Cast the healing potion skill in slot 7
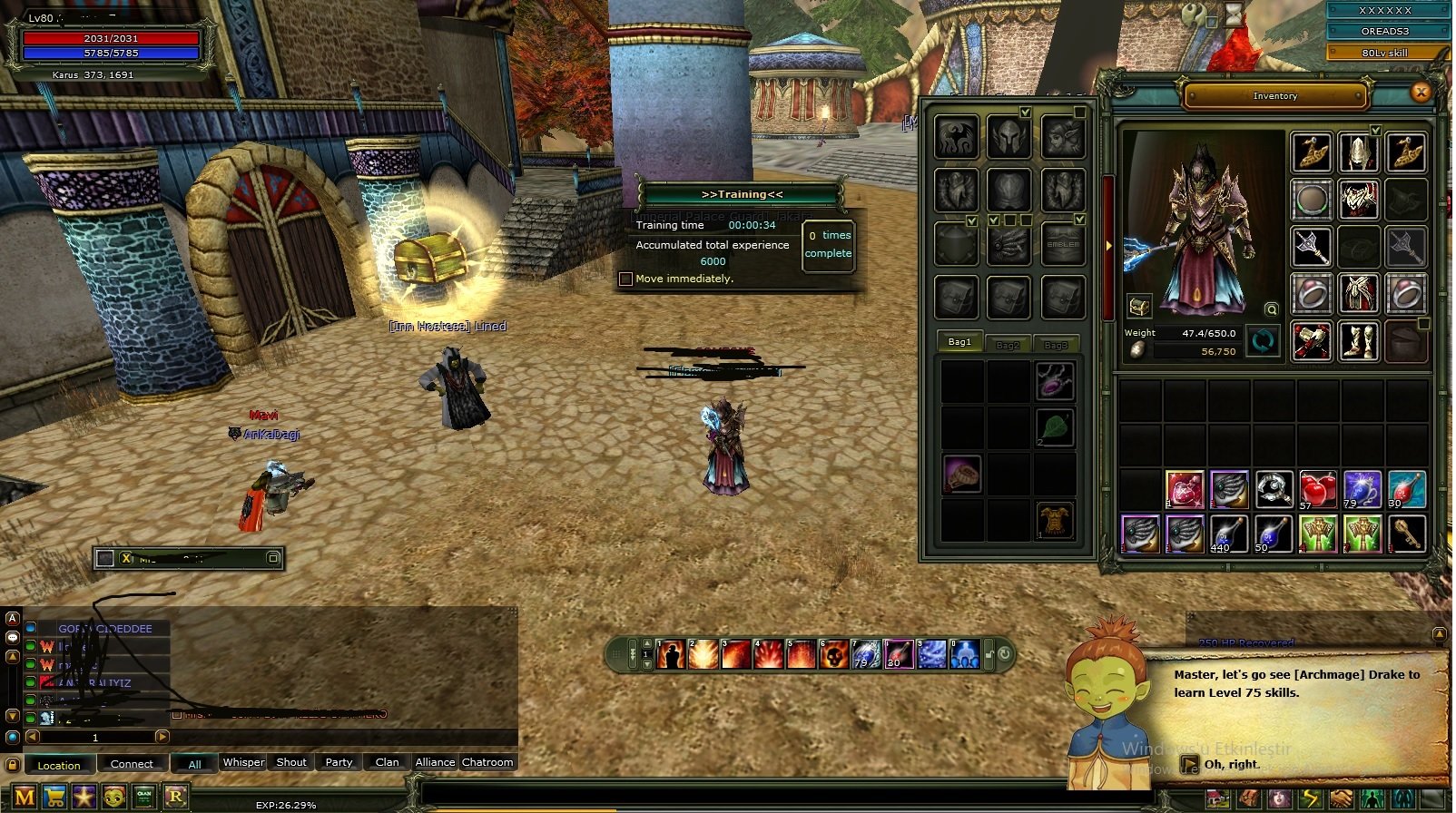This screenshot has width=1456, height=813. [865, 655]
